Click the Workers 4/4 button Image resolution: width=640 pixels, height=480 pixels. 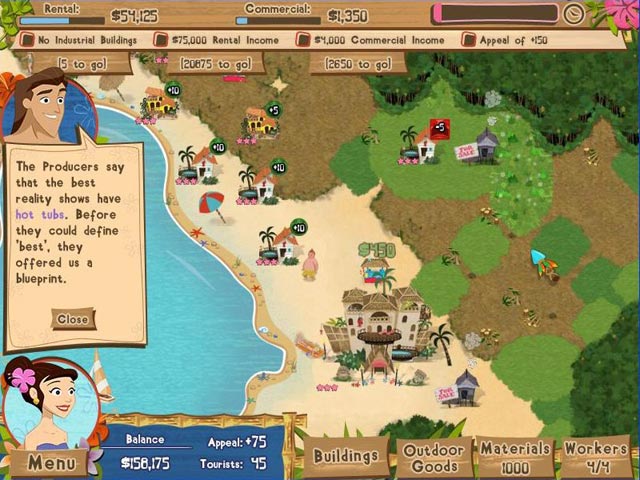(x=596, y=458)
